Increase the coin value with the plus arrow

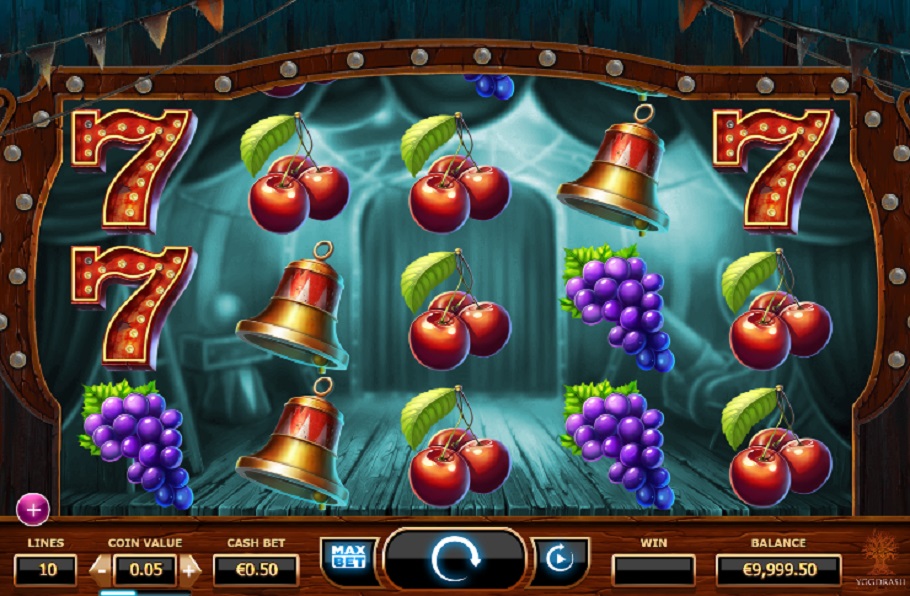tap(191, 570)
